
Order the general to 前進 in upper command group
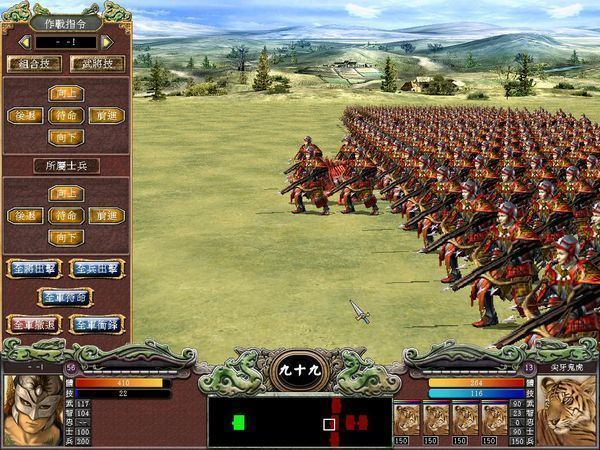tap(106, 115)
